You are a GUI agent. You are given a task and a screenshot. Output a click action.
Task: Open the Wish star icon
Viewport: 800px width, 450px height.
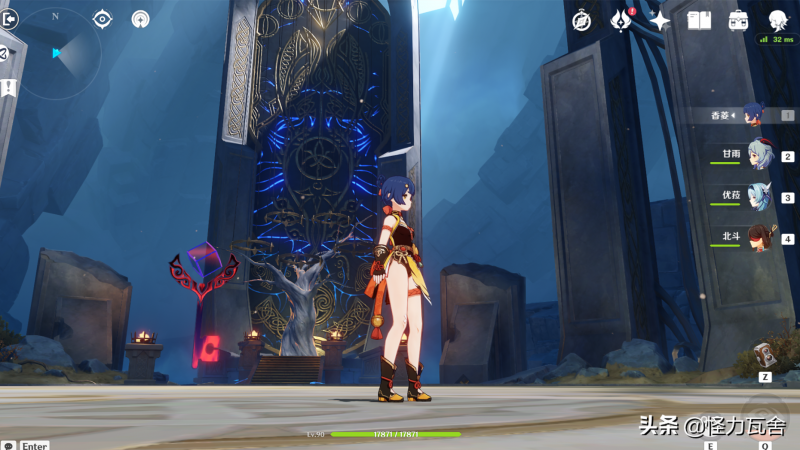pos(660,20)
